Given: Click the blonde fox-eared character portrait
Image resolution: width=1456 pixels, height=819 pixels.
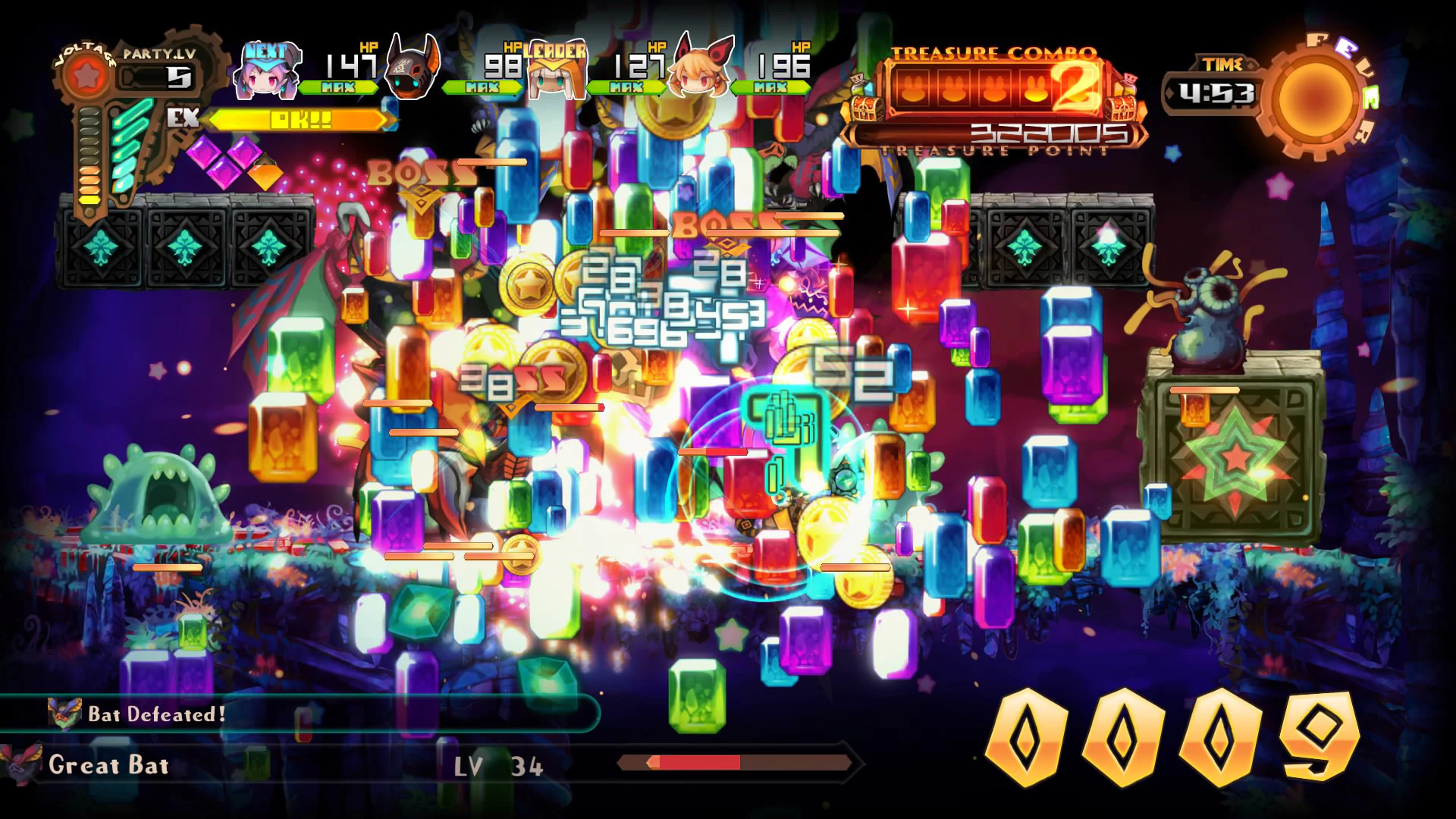Looking at the screenshot, I should pyautogui.click(x=698, y=72).
